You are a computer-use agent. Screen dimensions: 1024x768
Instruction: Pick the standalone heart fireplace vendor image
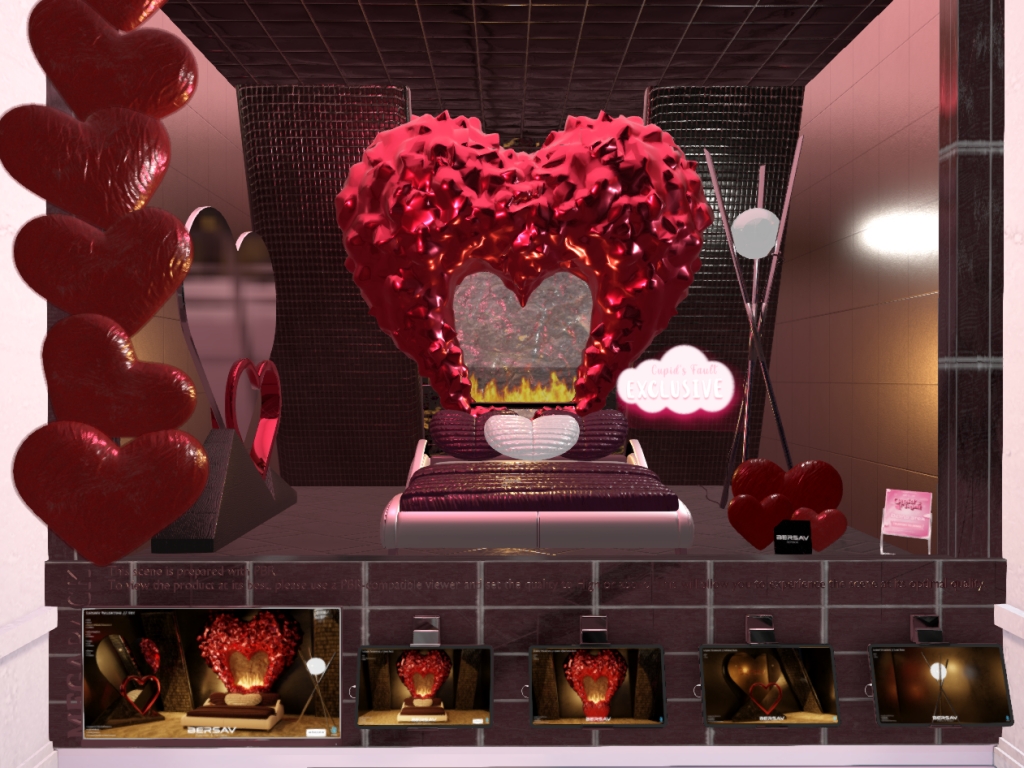point(596,685)
